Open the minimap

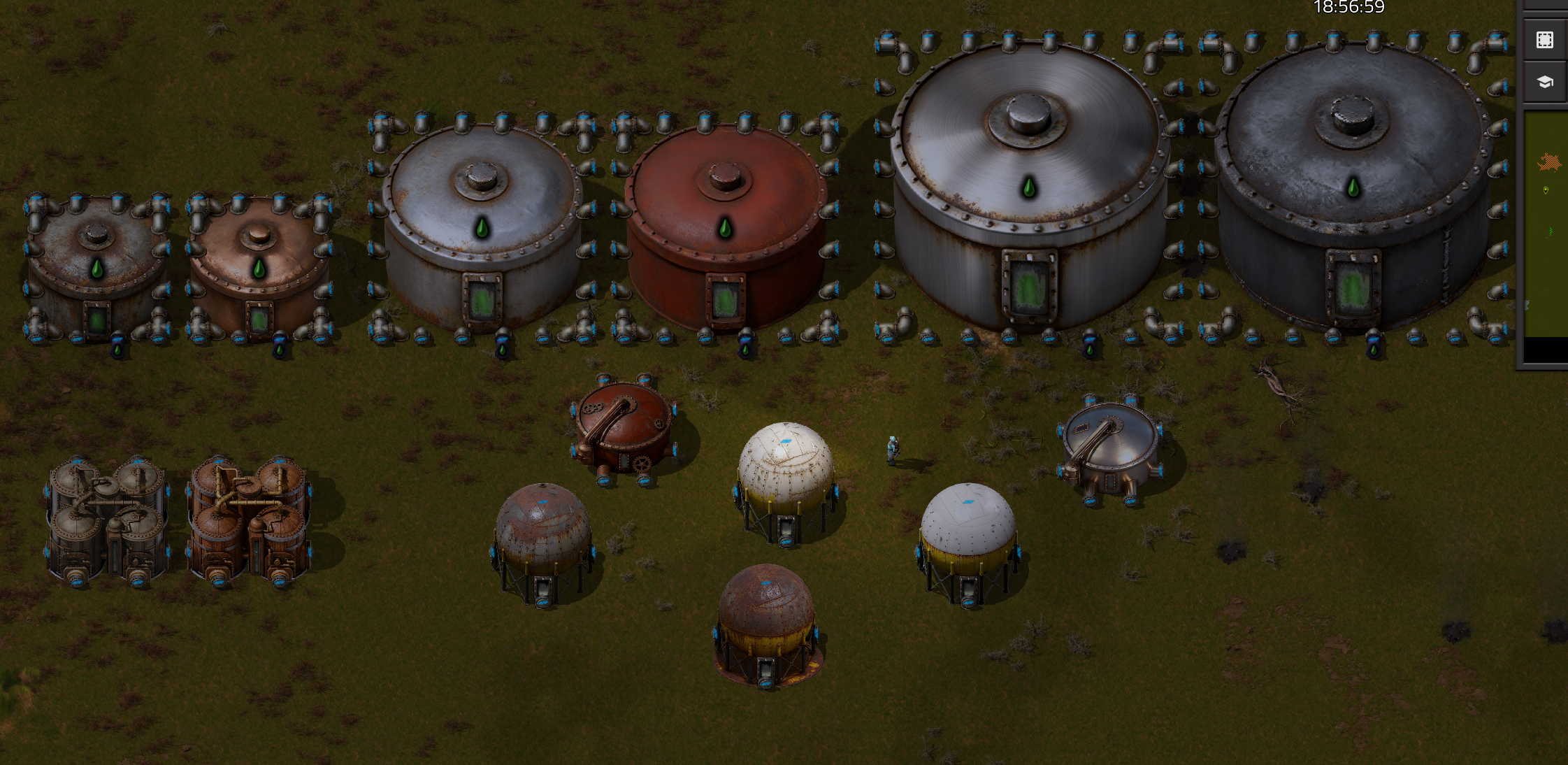click(1546, 224)
